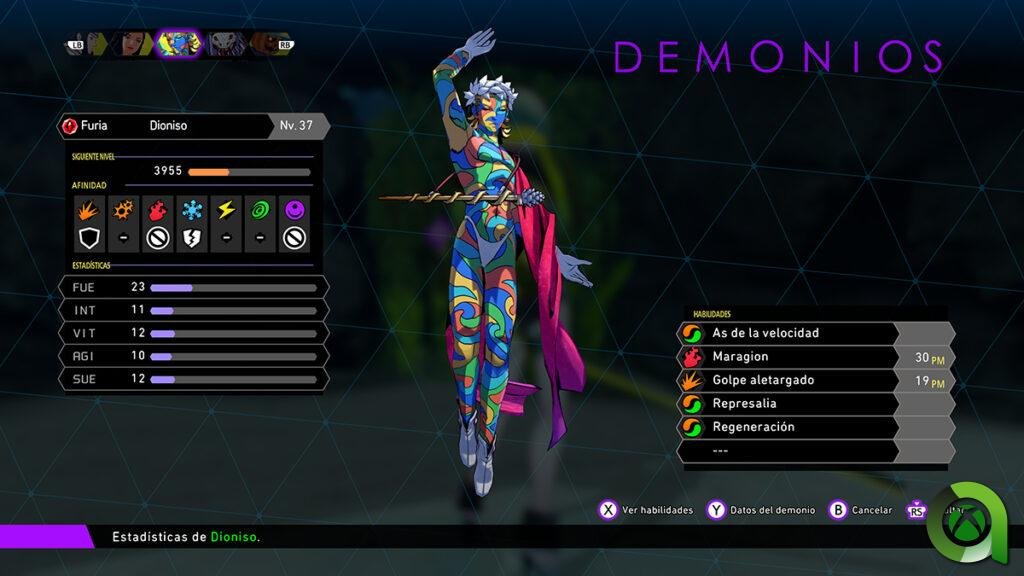The height and width of the screenshot is (576, 1024).
Task: Select the Golpe aletargado skill
Action: [x=790, y=381]
